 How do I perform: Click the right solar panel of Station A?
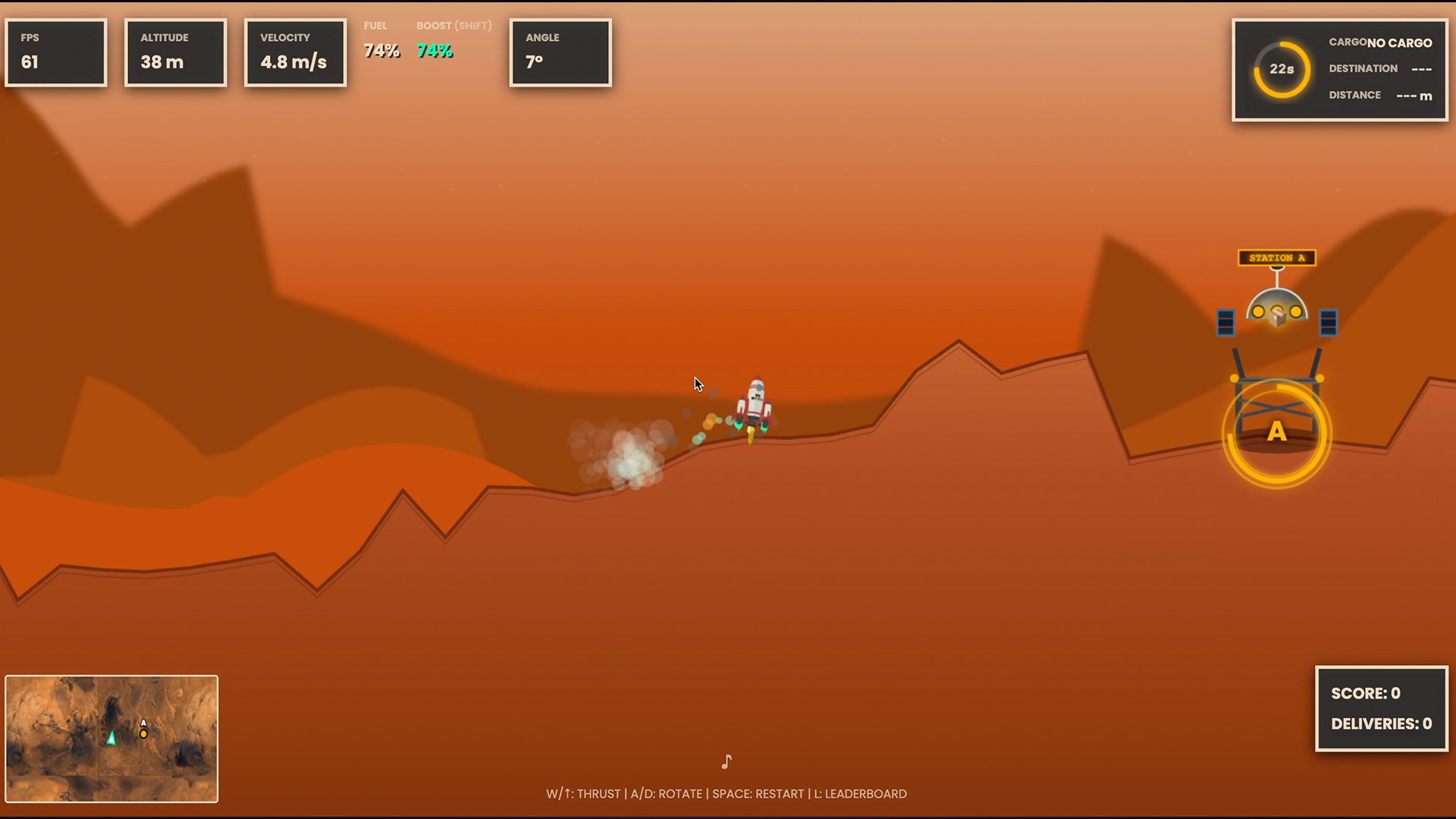click(x=1327, y=322)
